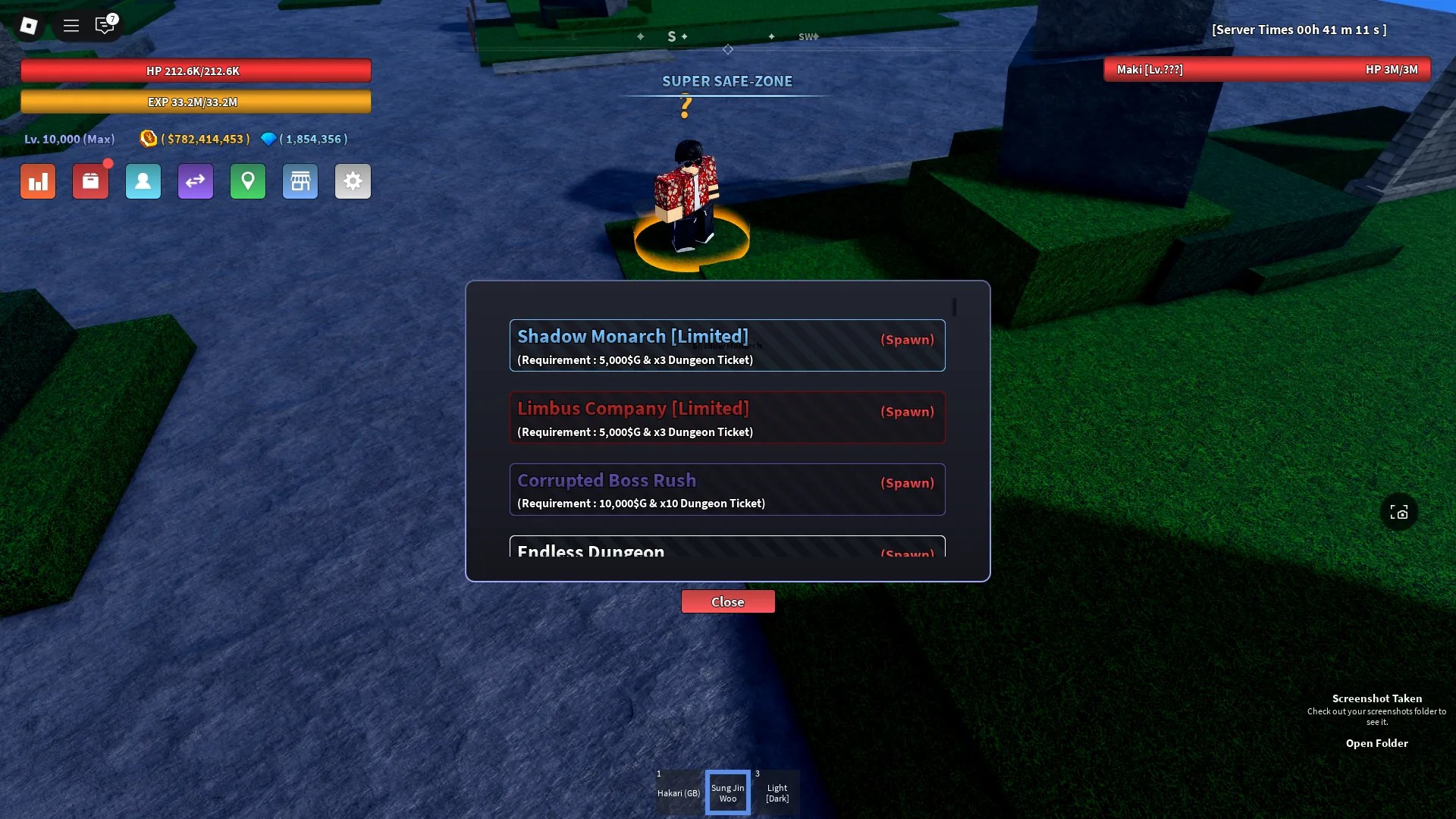Click the EXP progress bar
1456x819 pixels.
tap(196, 102)
